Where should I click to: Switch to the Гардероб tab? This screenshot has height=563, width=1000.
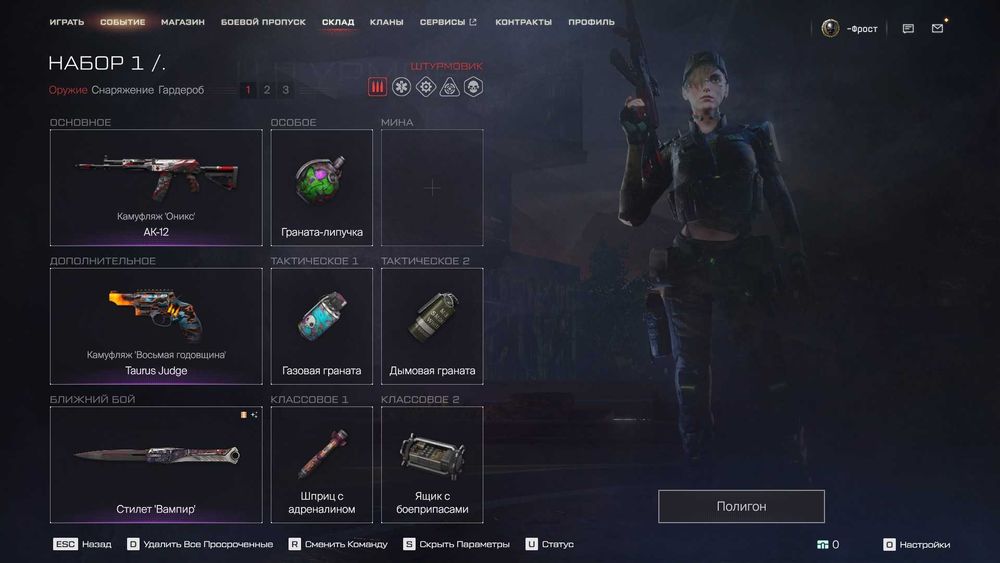pyautogui.click(x=181, y=90)
